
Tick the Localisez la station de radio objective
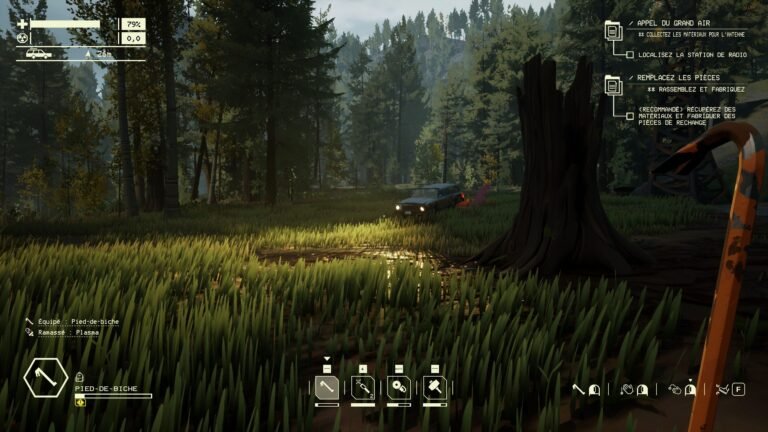pos(629,54)
